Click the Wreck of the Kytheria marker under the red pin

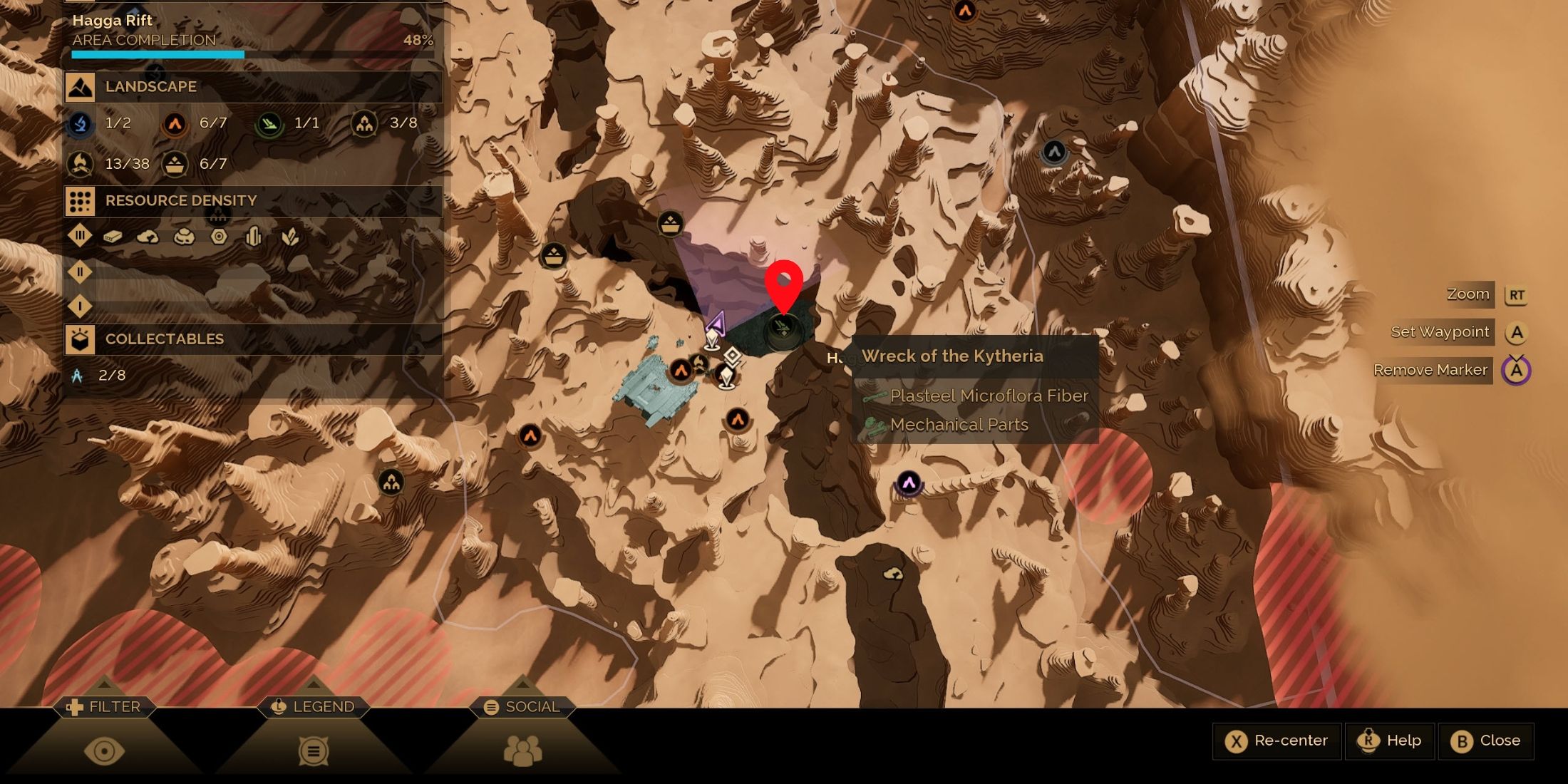pos(784,329)
